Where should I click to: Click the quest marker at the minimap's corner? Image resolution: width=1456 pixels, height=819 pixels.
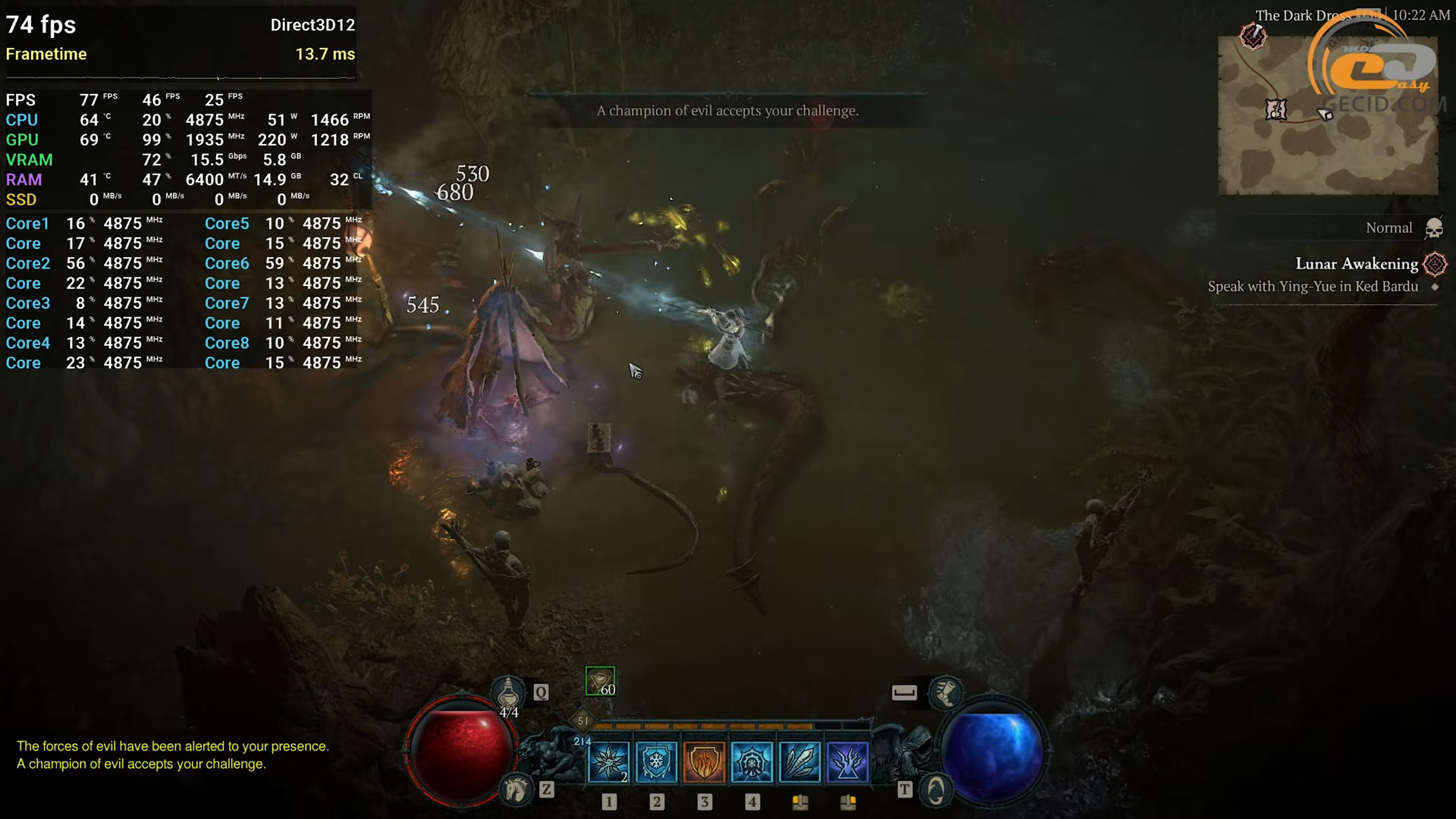click(1253, 36)
